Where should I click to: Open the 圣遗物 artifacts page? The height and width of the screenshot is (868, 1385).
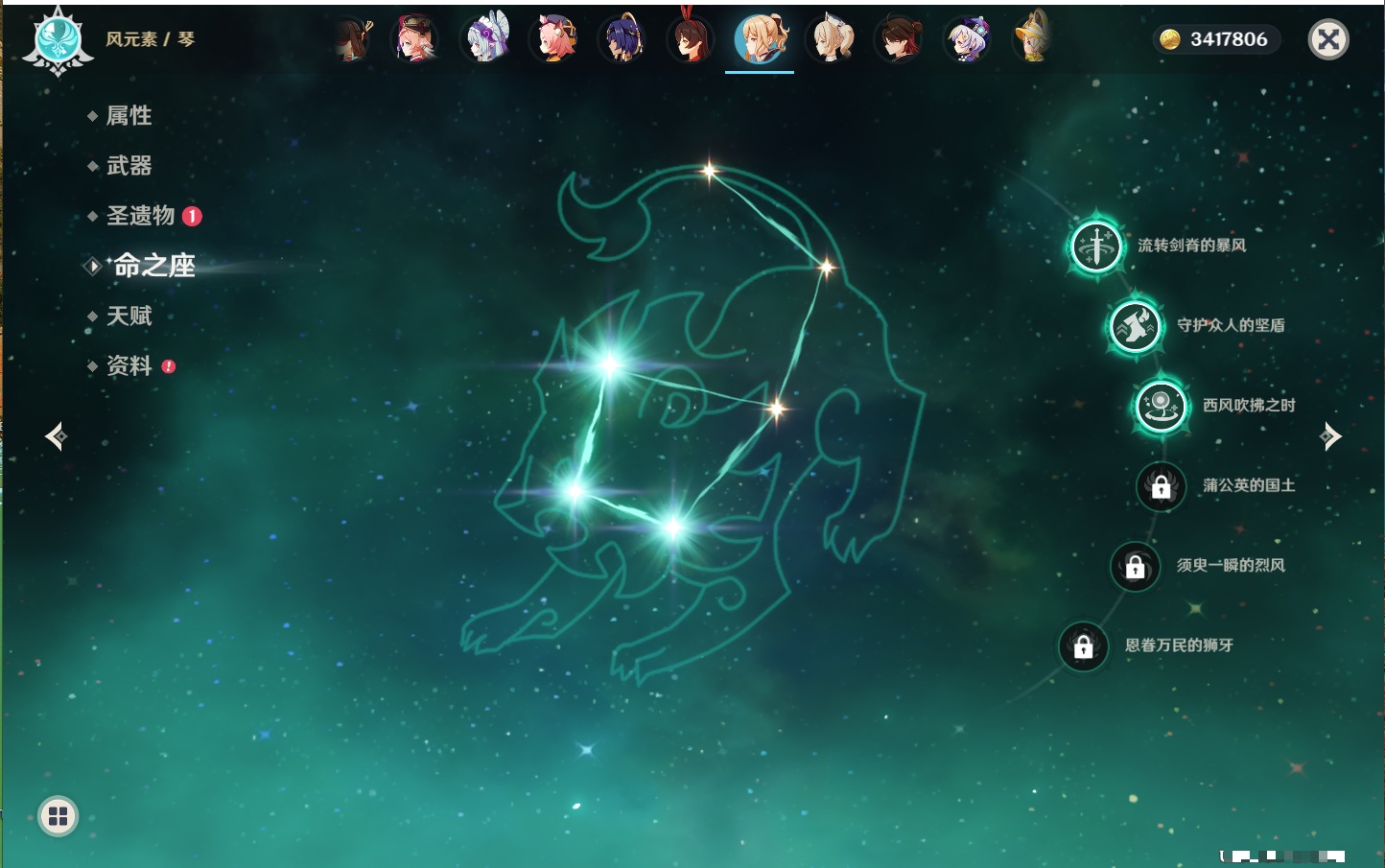pyautogui.click(x=140, y=216)
